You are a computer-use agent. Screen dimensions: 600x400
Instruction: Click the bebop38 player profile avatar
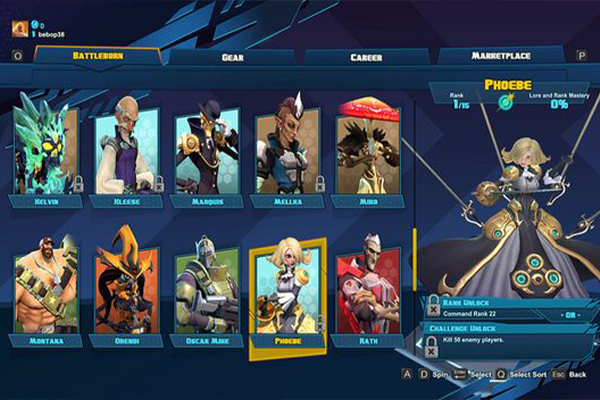pyautogui.click(x=19, y=27)
